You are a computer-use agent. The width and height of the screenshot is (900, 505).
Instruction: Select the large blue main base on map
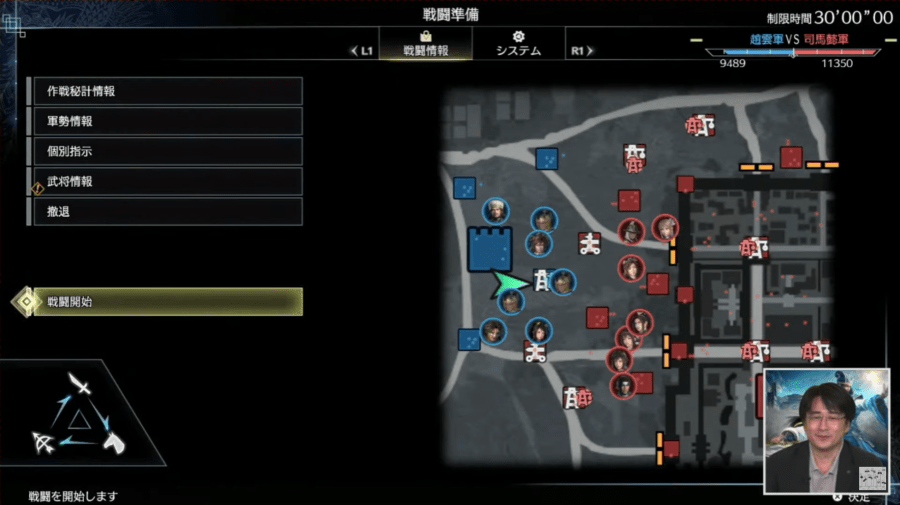pyautogui.click(x=490, y=248)
